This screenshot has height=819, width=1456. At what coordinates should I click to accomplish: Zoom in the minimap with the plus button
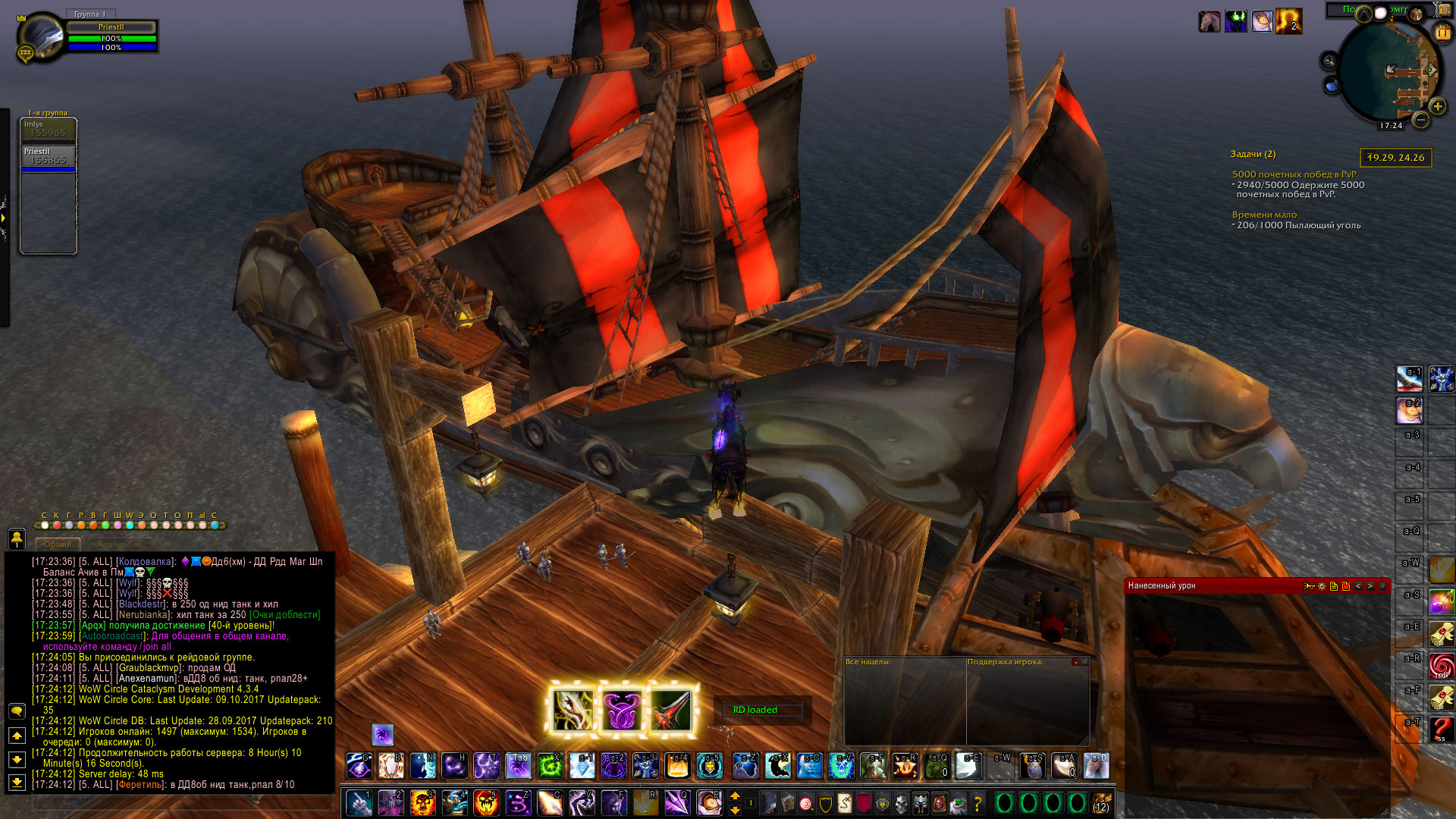point(1437,106)
